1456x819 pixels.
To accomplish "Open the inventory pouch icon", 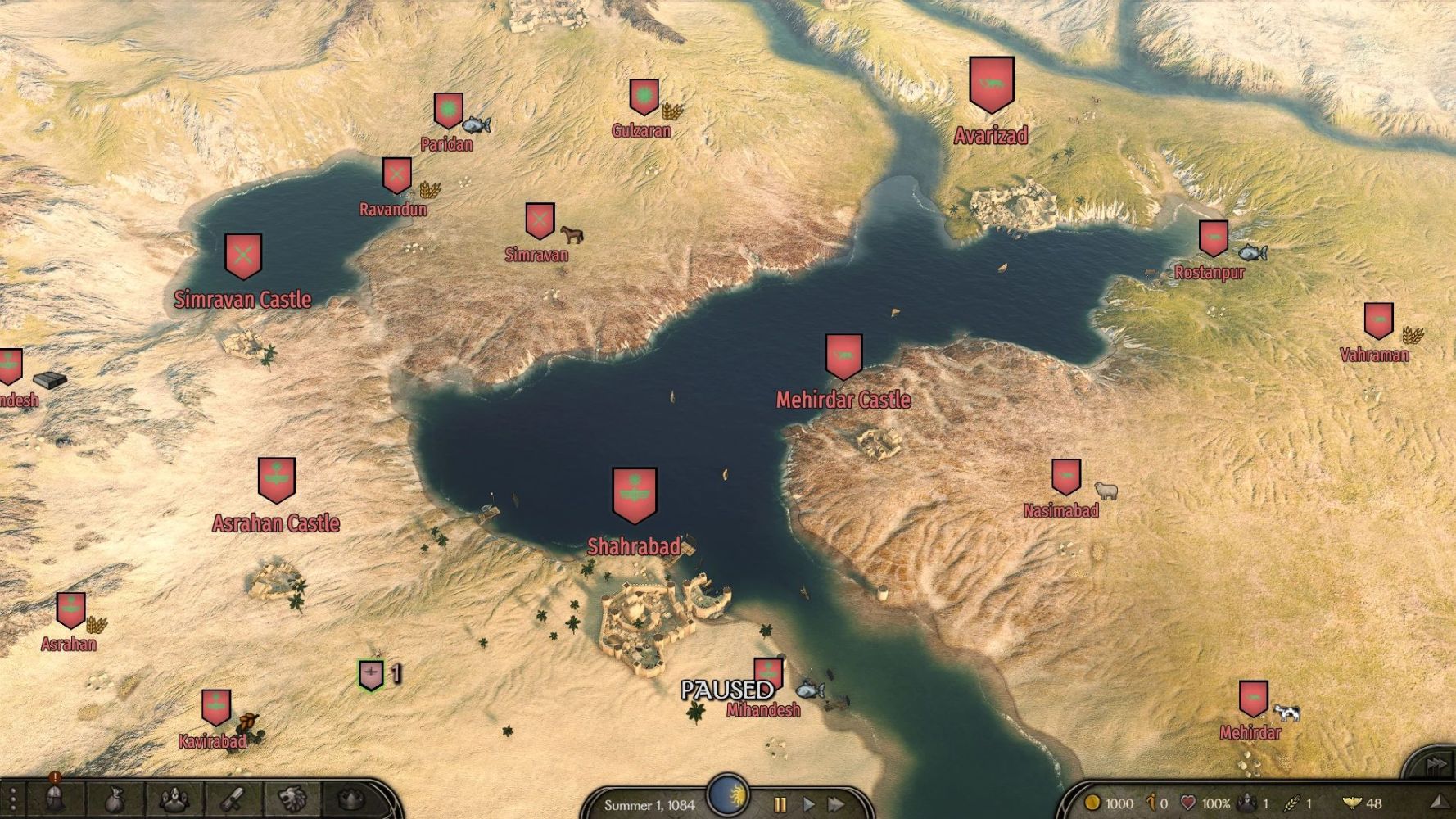I will coord(116,799).
